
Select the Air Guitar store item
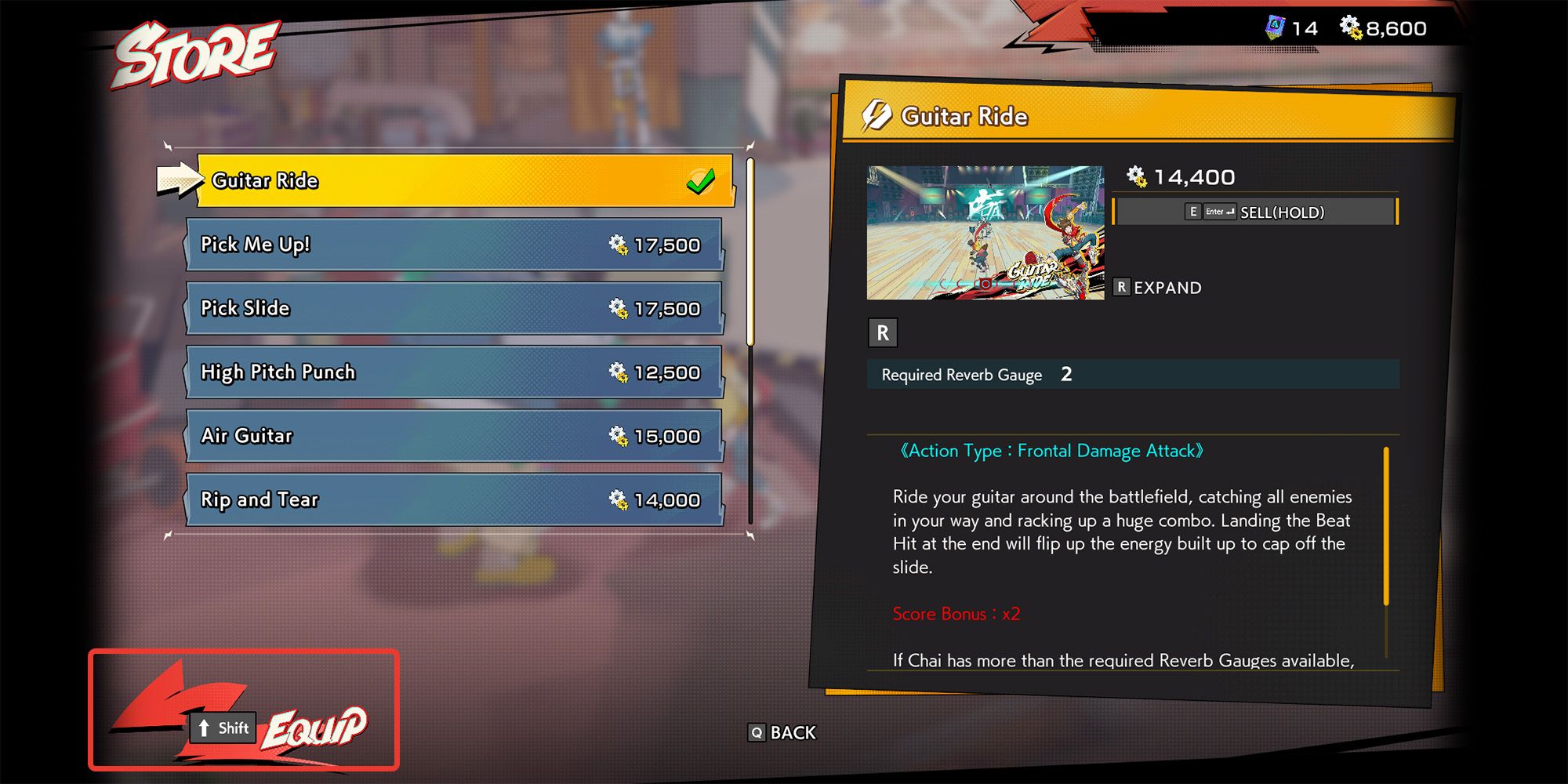(x=455, y=436)
